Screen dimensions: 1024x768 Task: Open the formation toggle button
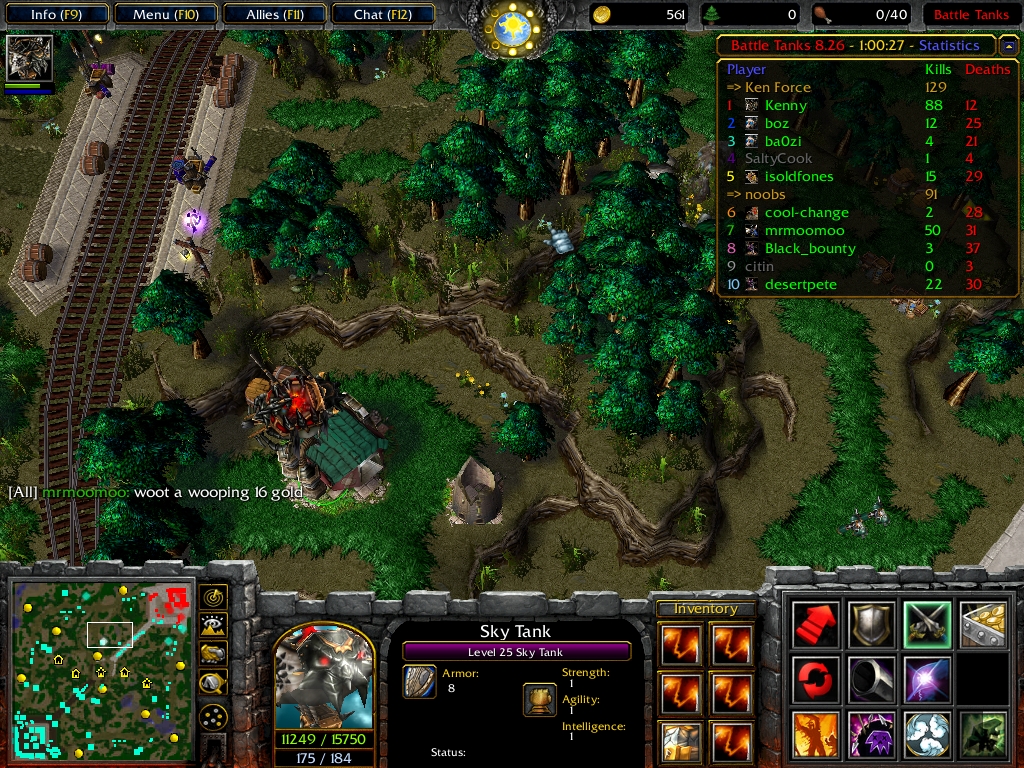click(x=213, y=717)
